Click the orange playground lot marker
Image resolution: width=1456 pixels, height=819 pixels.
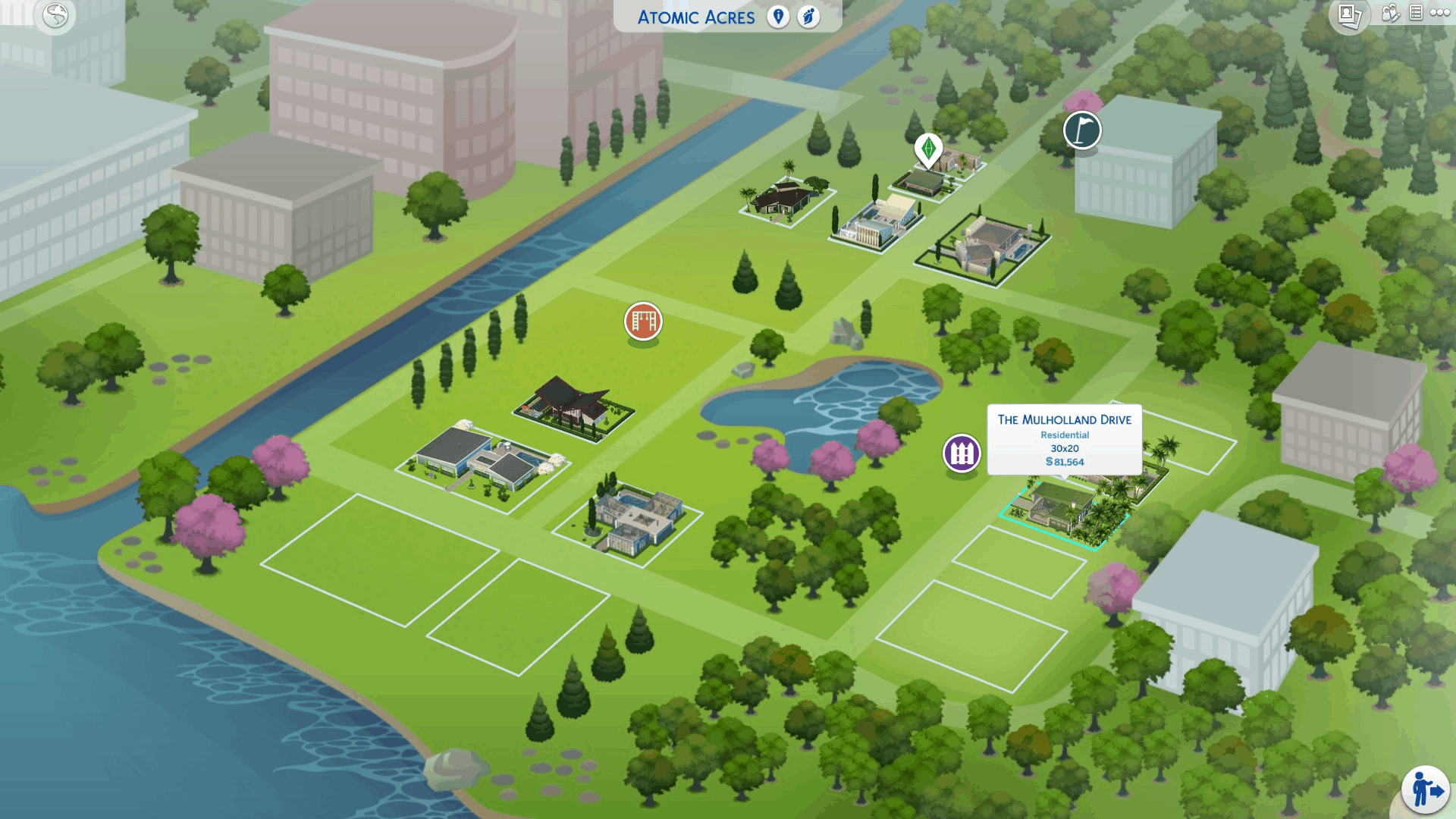coord(643,322)
